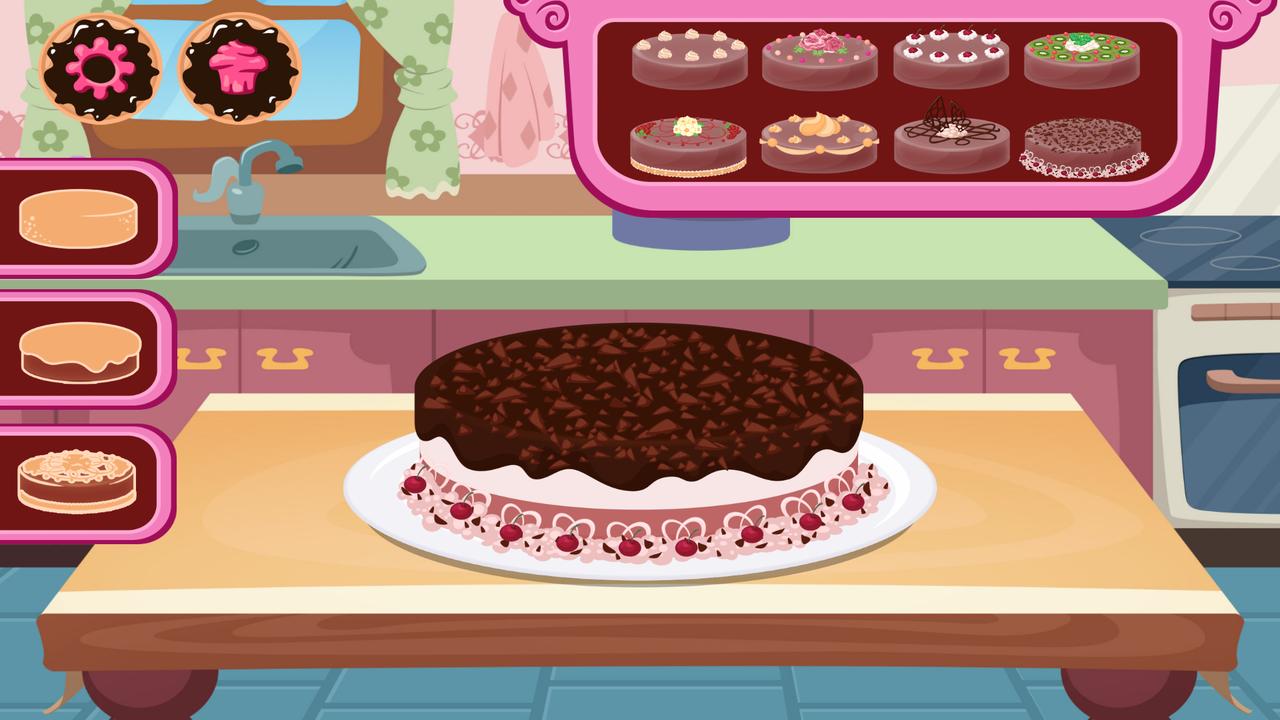Select the pink cupcake tart icon
The image size is (1280, 720).
[x=240, y=70]
